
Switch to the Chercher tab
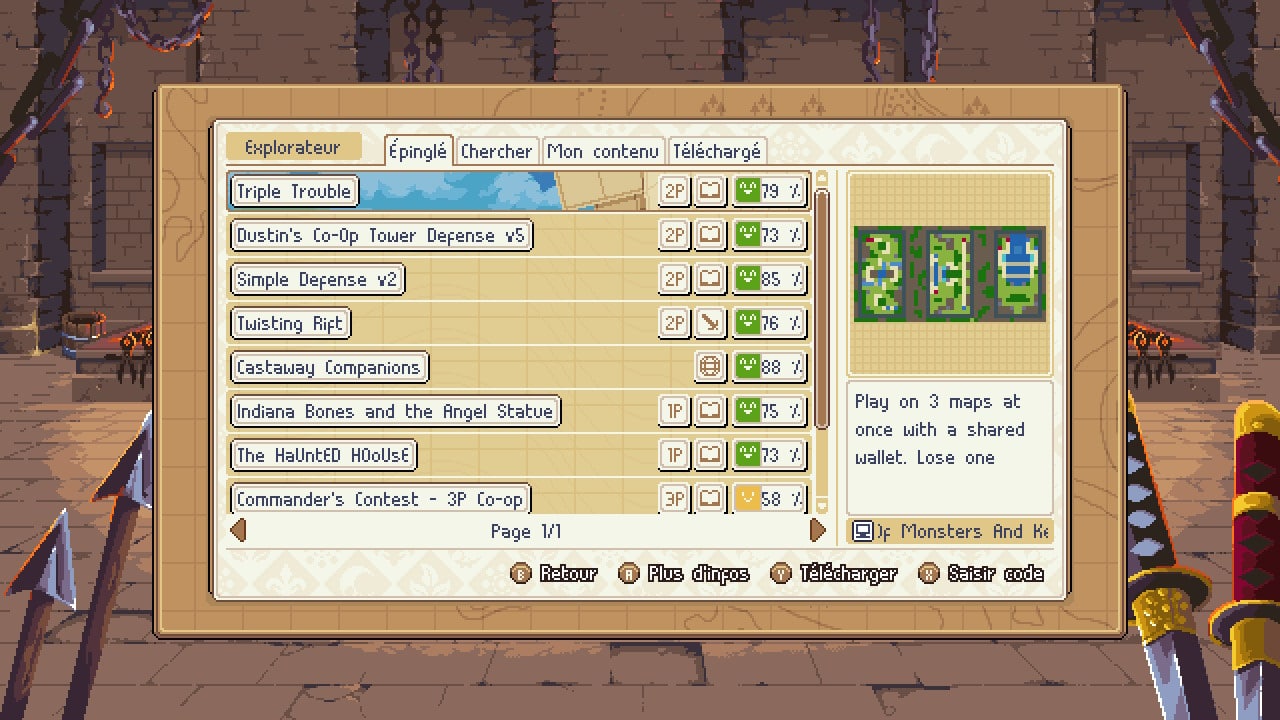tap(496, 151)
